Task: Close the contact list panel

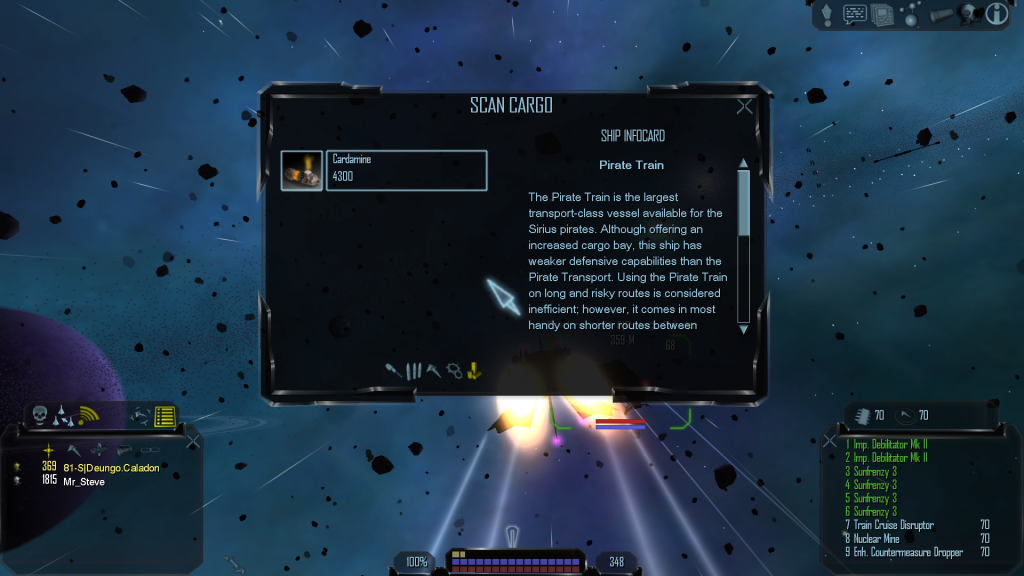Action: tap(192, 440)
